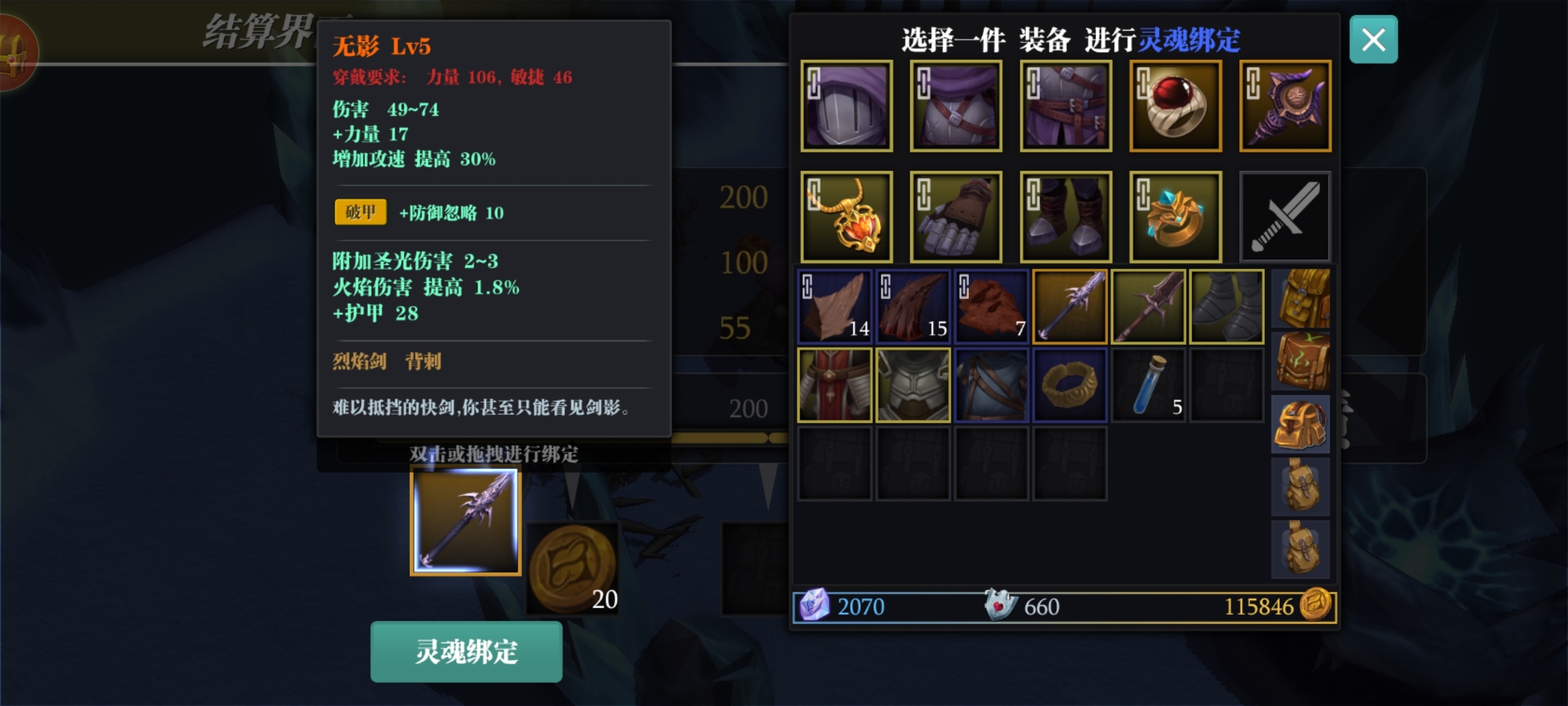The width and height of the screenshot is (1568, 706).
Task: Select the armored boots in the equipment row
Action: [x=1065, y=217]
